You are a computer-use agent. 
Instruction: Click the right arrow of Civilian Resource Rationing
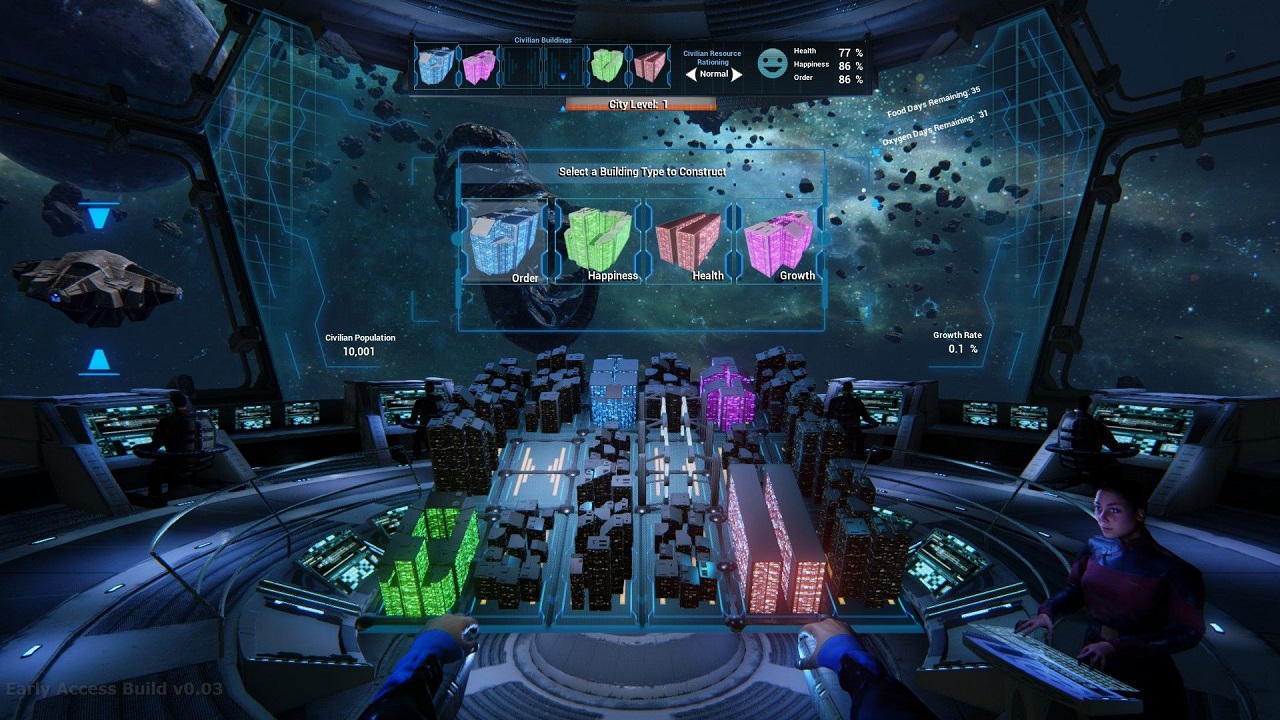tap(737, 74)
